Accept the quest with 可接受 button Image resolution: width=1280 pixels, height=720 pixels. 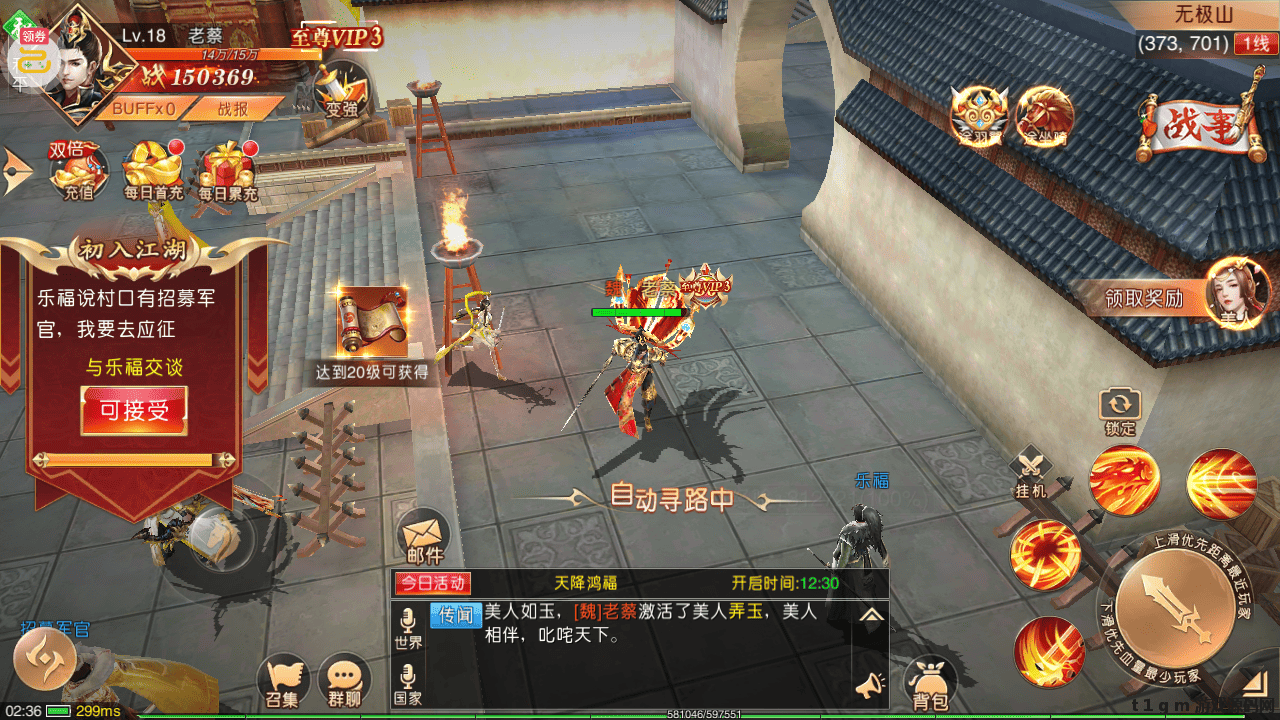coord(134,410)
